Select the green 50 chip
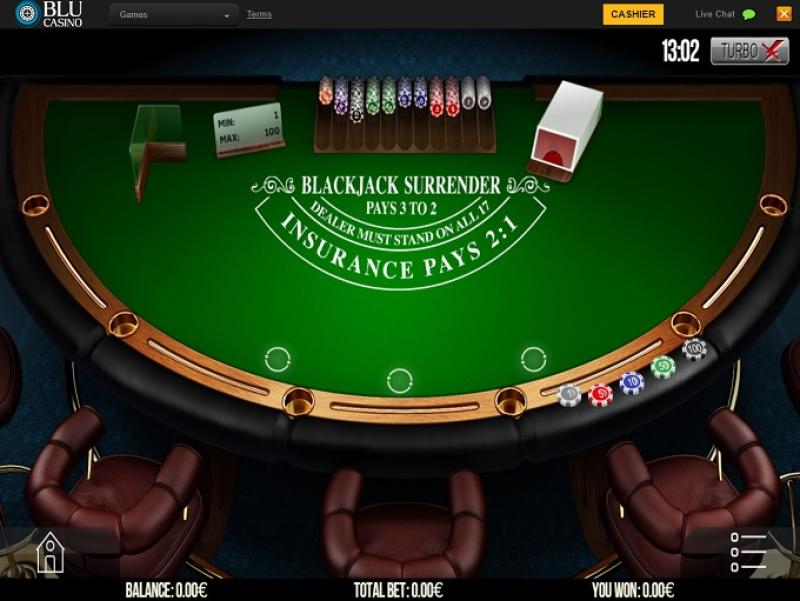The image size is (800, 601). (x=663, y=367)
